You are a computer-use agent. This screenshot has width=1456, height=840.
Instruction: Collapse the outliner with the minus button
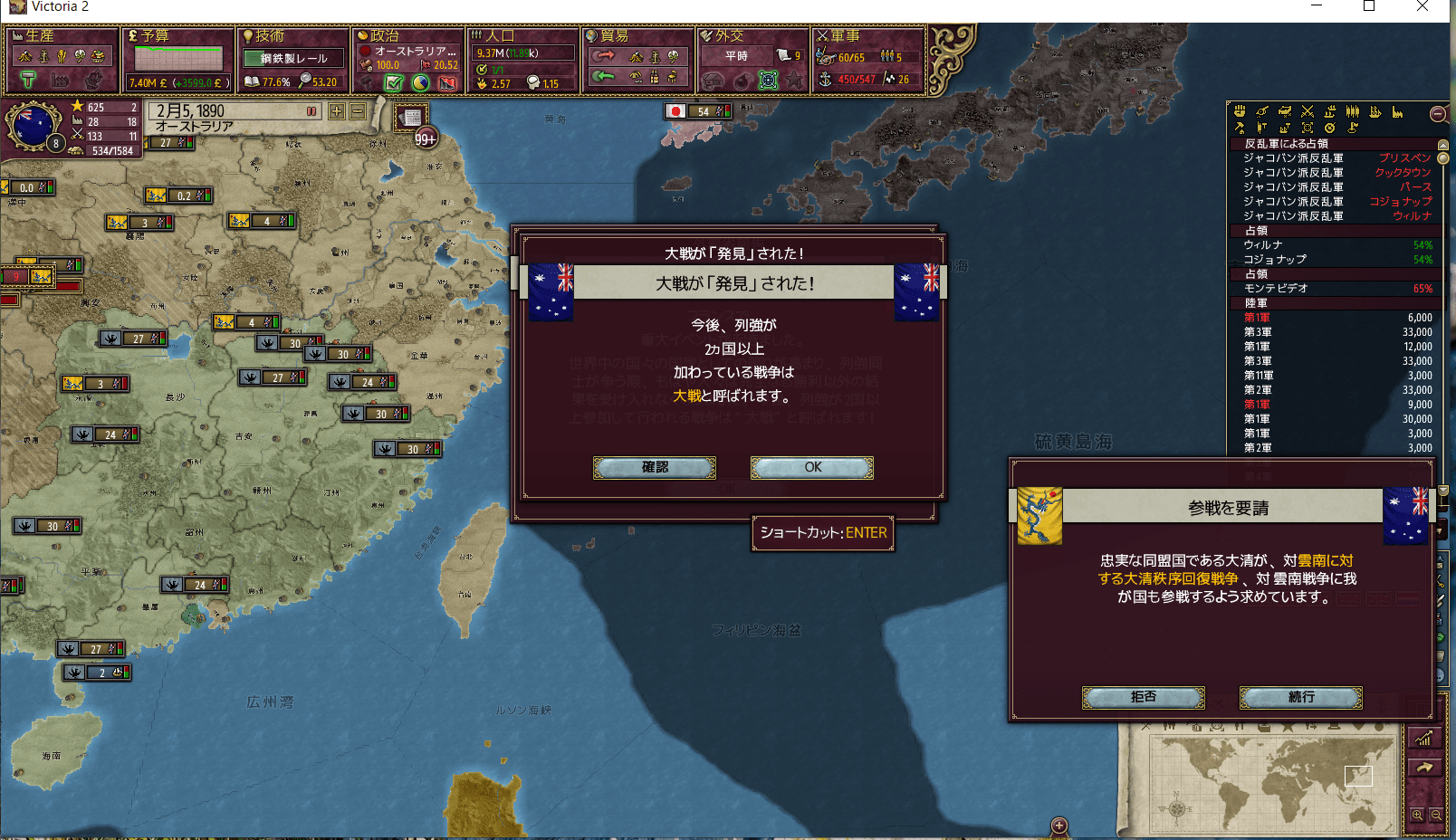coord(1437,114)
